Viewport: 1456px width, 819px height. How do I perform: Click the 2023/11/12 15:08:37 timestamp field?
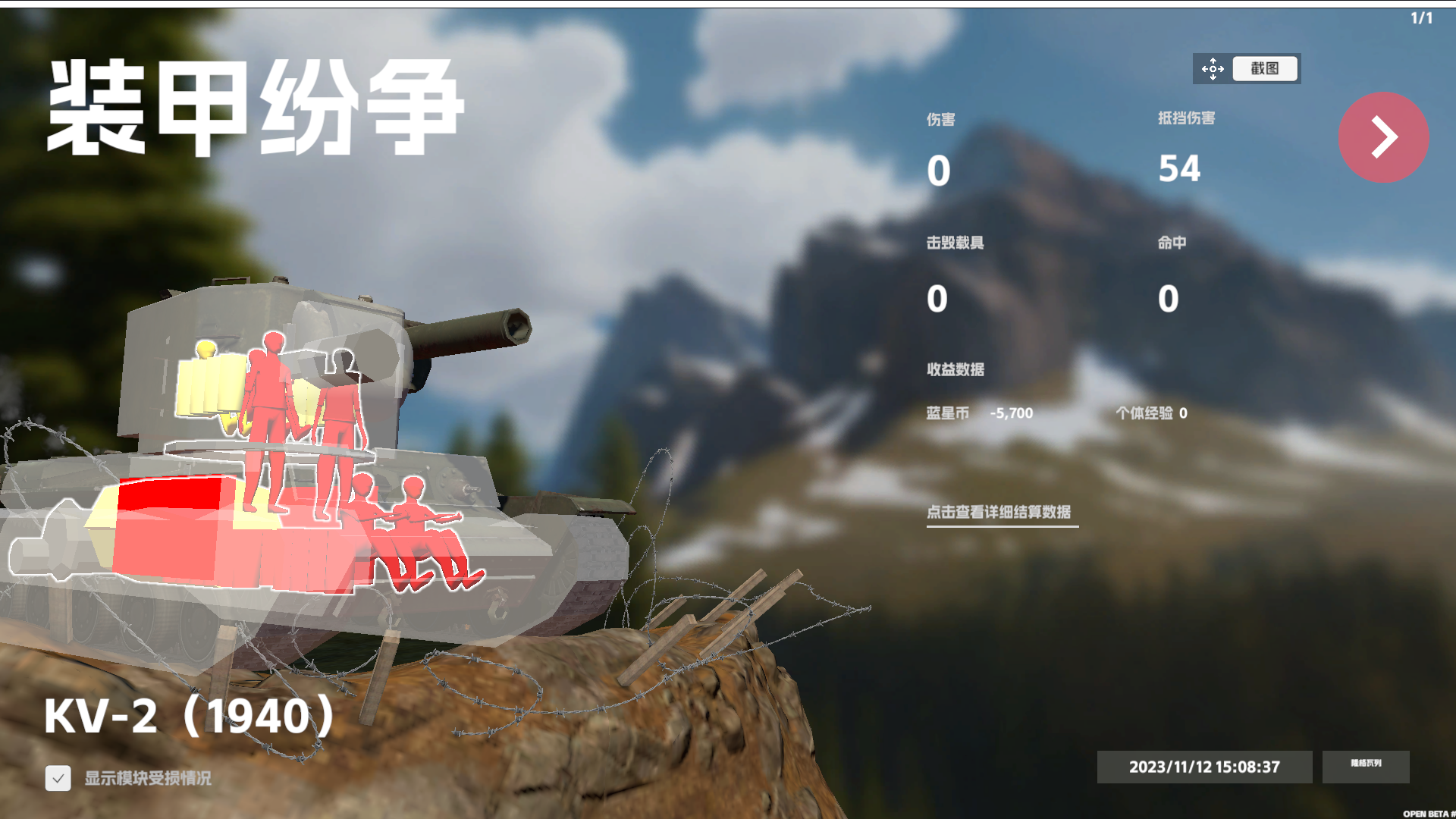(1204, 767)
